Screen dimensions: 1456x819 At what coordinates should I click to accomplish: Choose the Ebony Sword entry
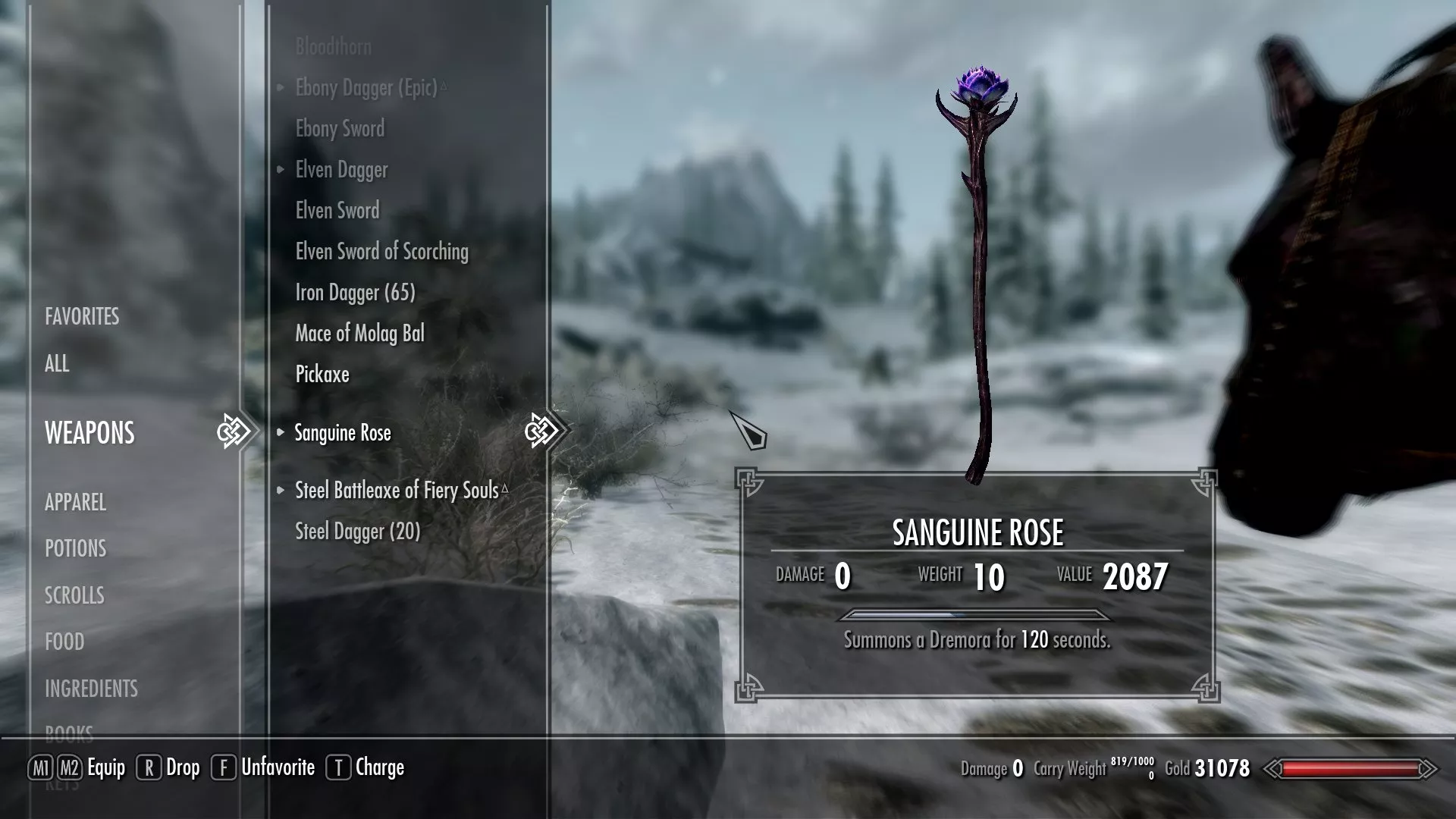(x=340, y=129)
